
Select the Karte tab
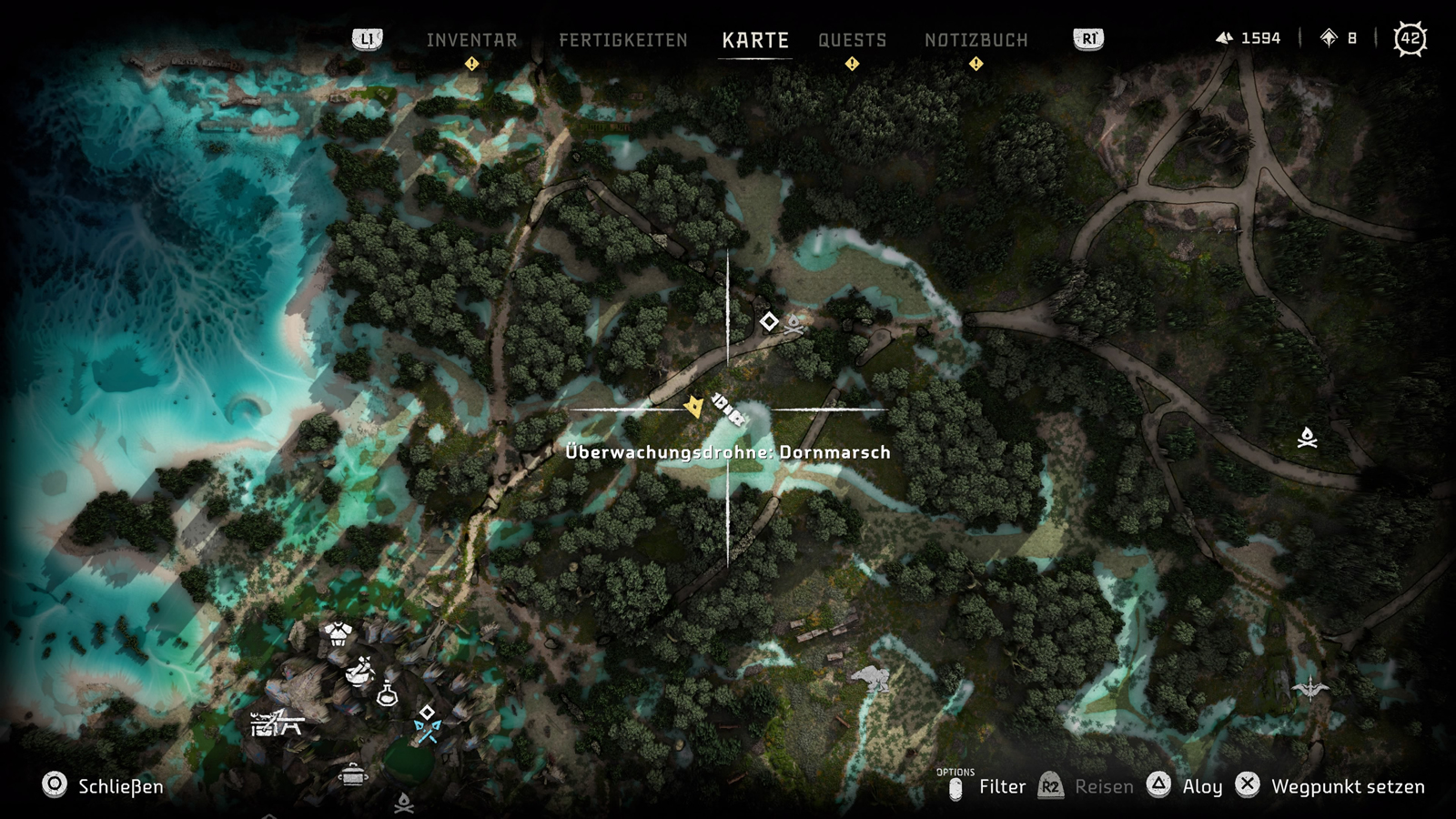point(755,40)
